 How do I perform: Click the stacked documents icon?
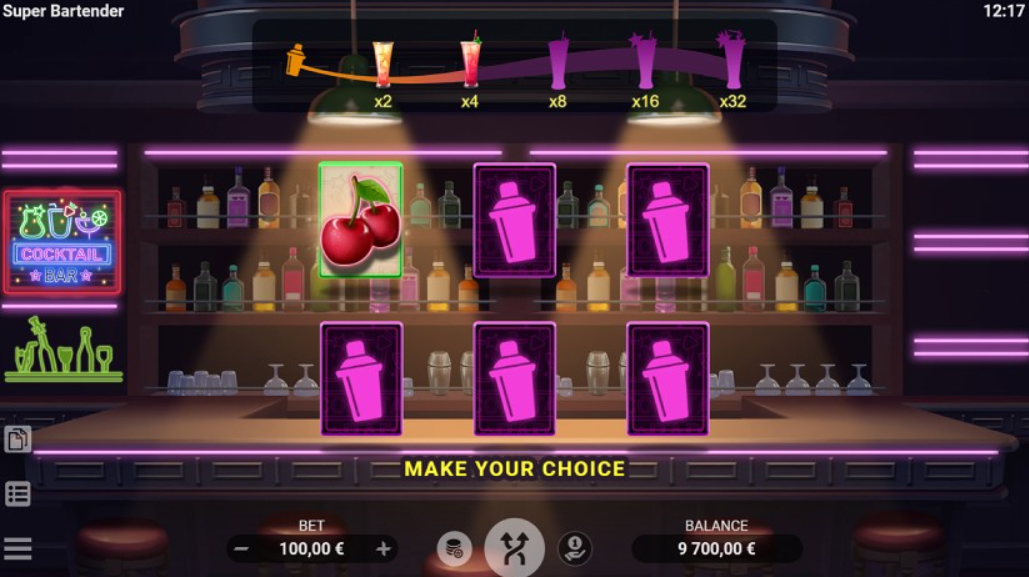click(18, 439)
